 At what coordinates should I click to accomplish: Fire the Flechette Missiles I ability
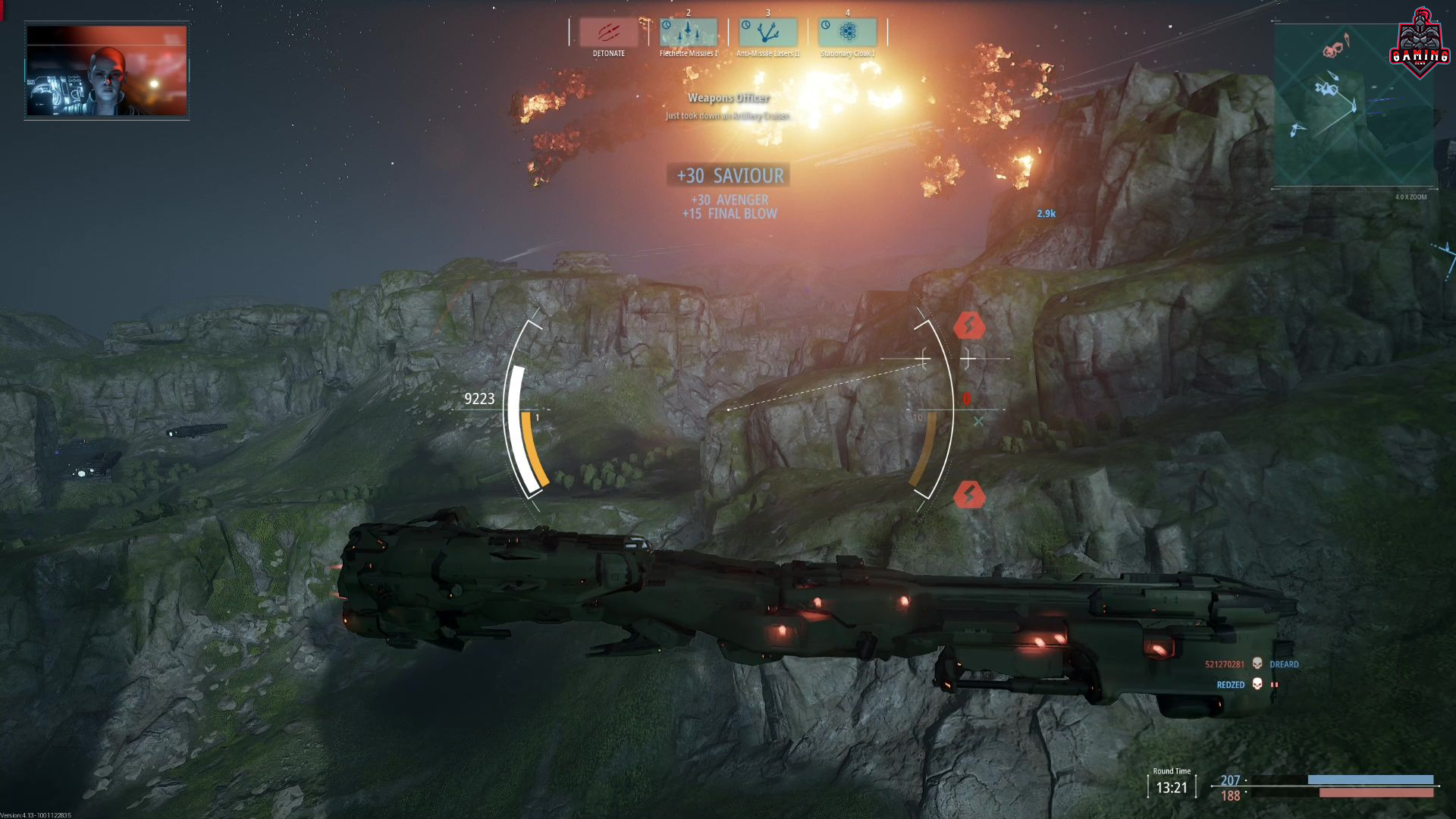click(x=689, y=33)
